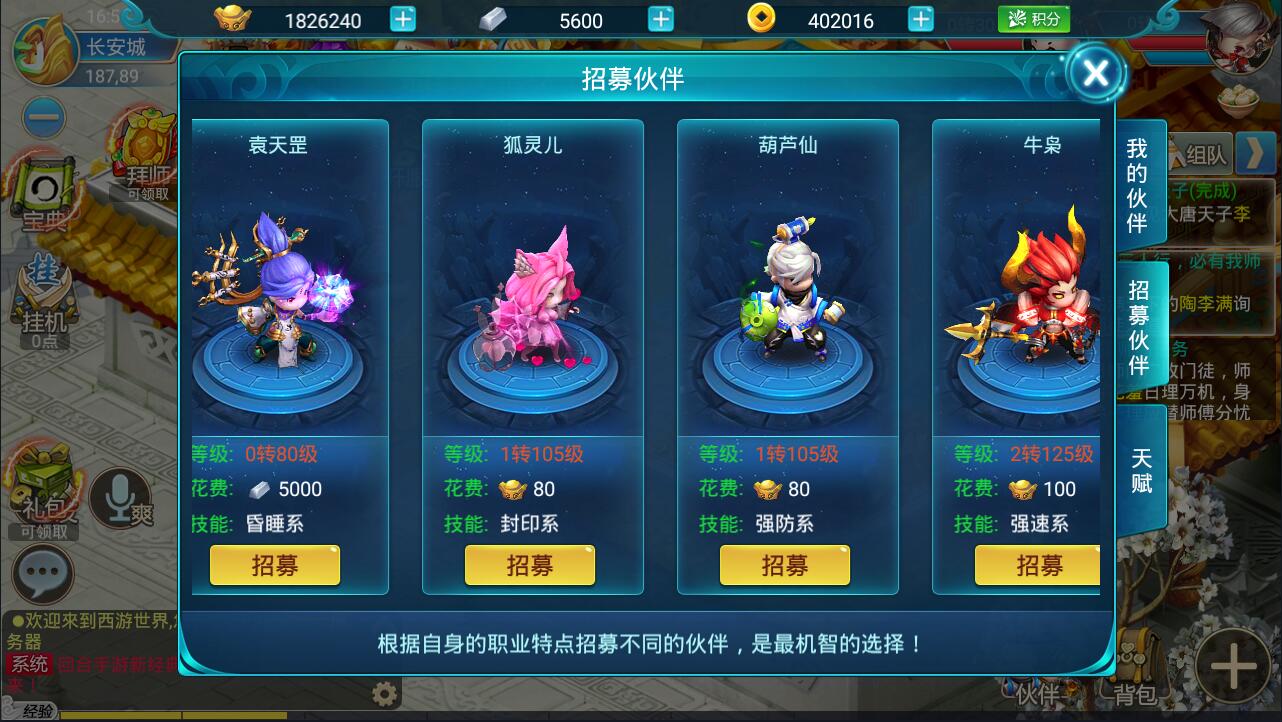Add coins next to 402016 balance

click(921, 19)
